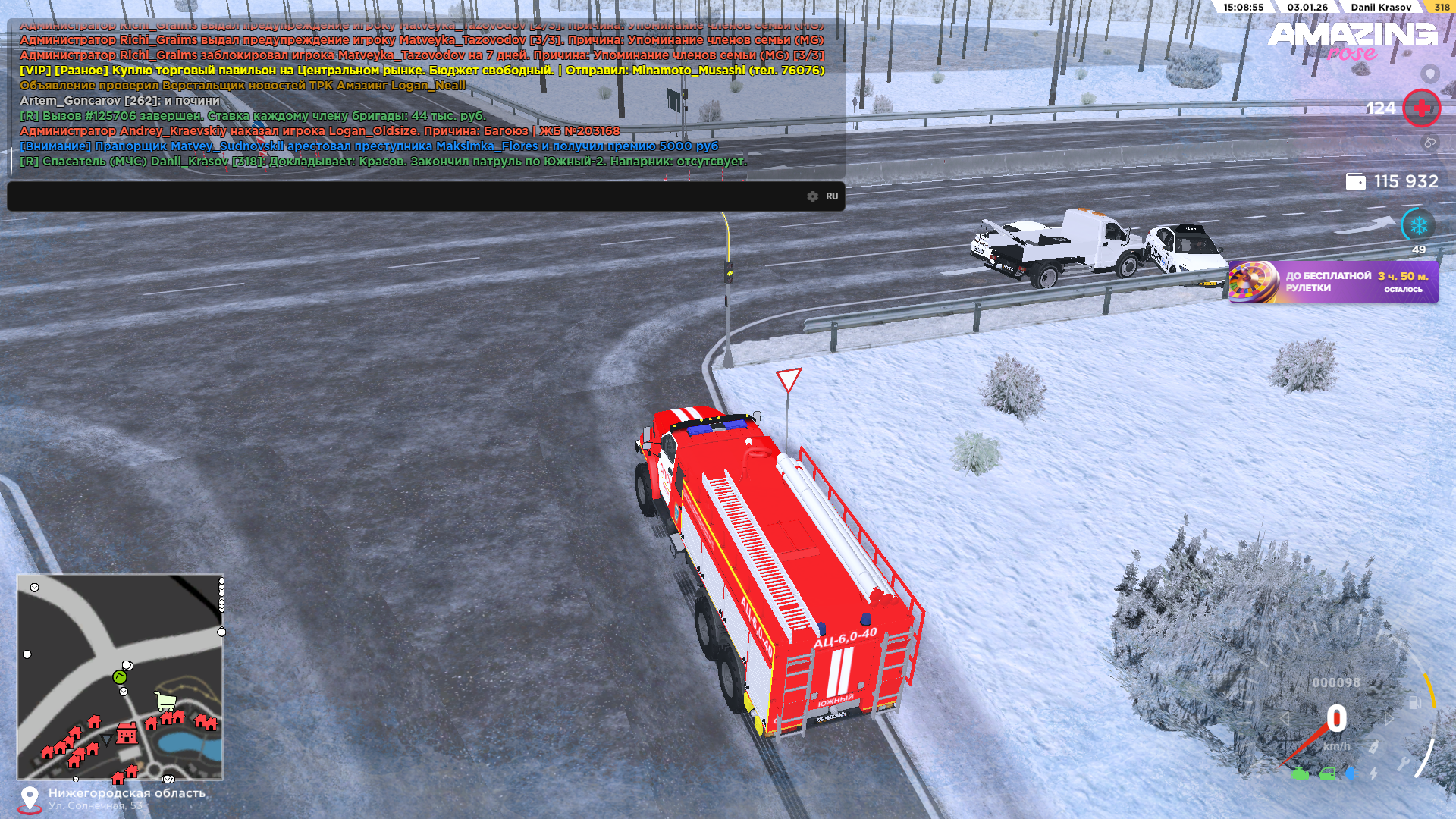
Task: Click the green car door lock icon
Action: pyautogui.click(x=1327, y=774)
